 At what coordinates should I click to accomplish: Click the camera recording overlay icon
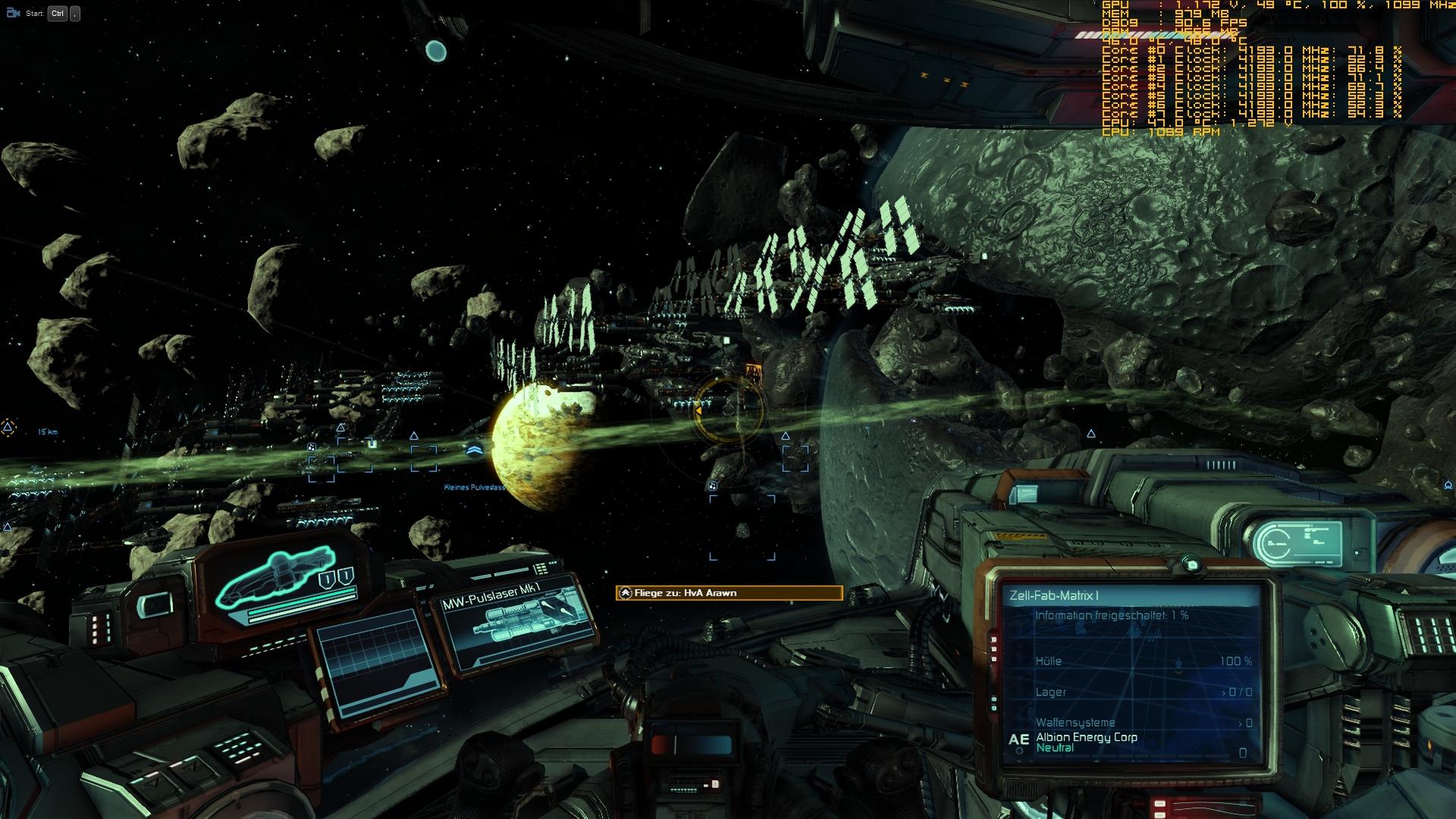(x=13, y=13)
